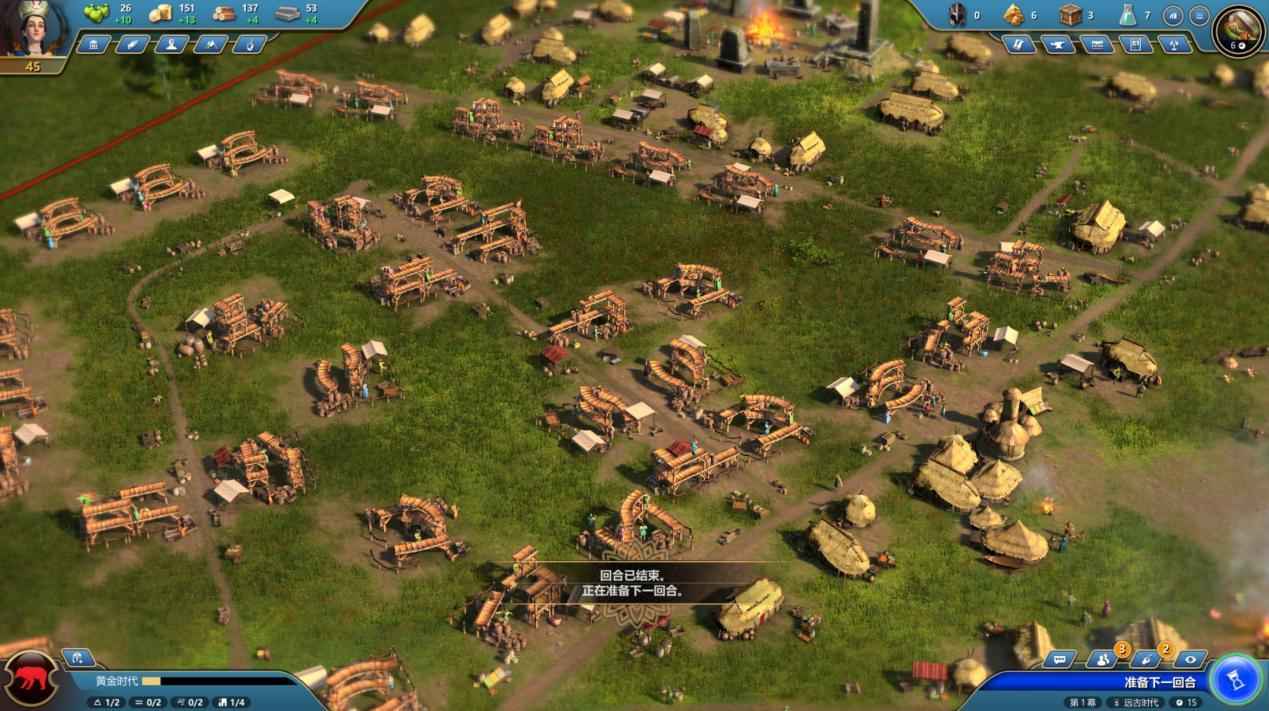Open the card icon button beside anvil
The height and width of the screenshot is (711, 1269).
[1019, 44]
